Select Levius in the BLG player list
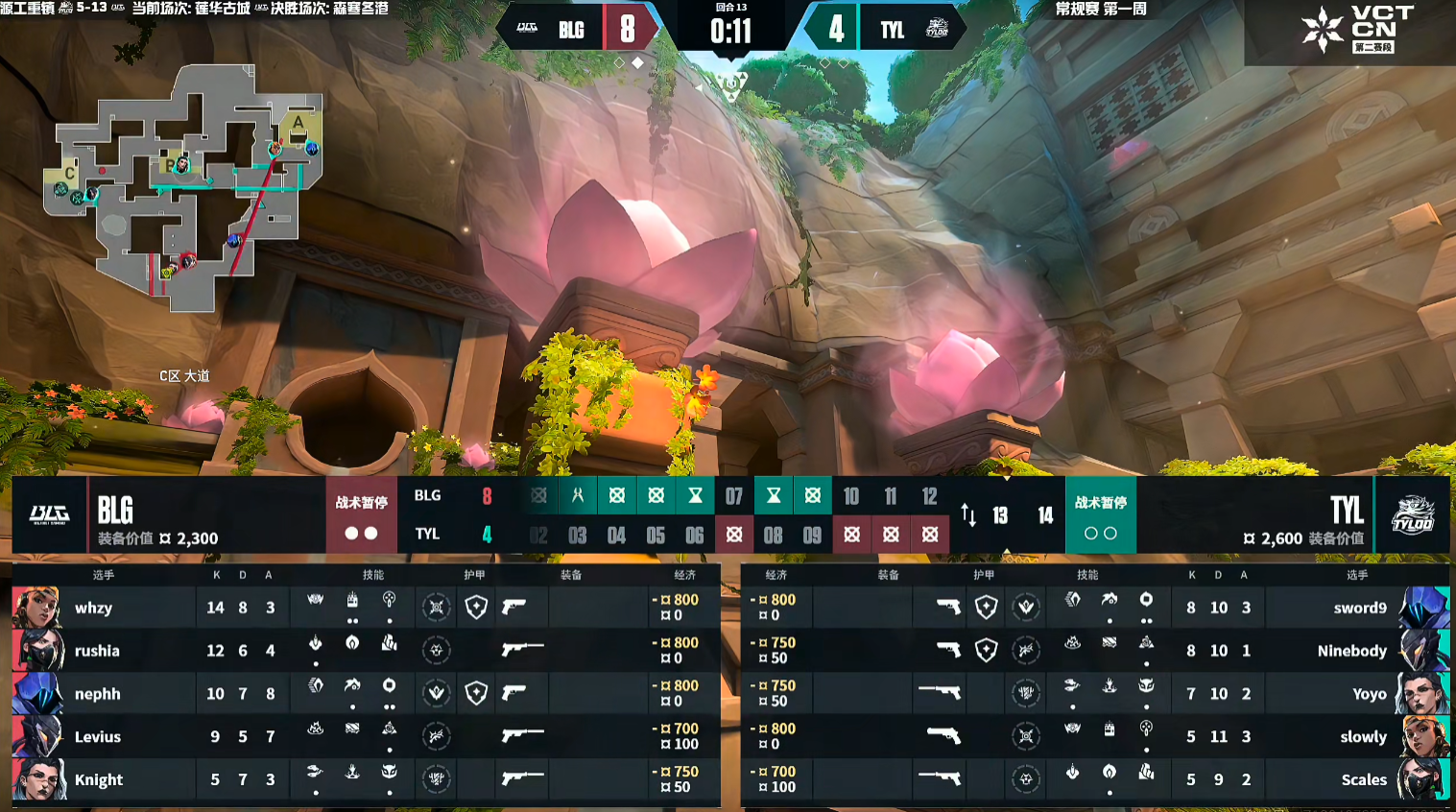 365,737
